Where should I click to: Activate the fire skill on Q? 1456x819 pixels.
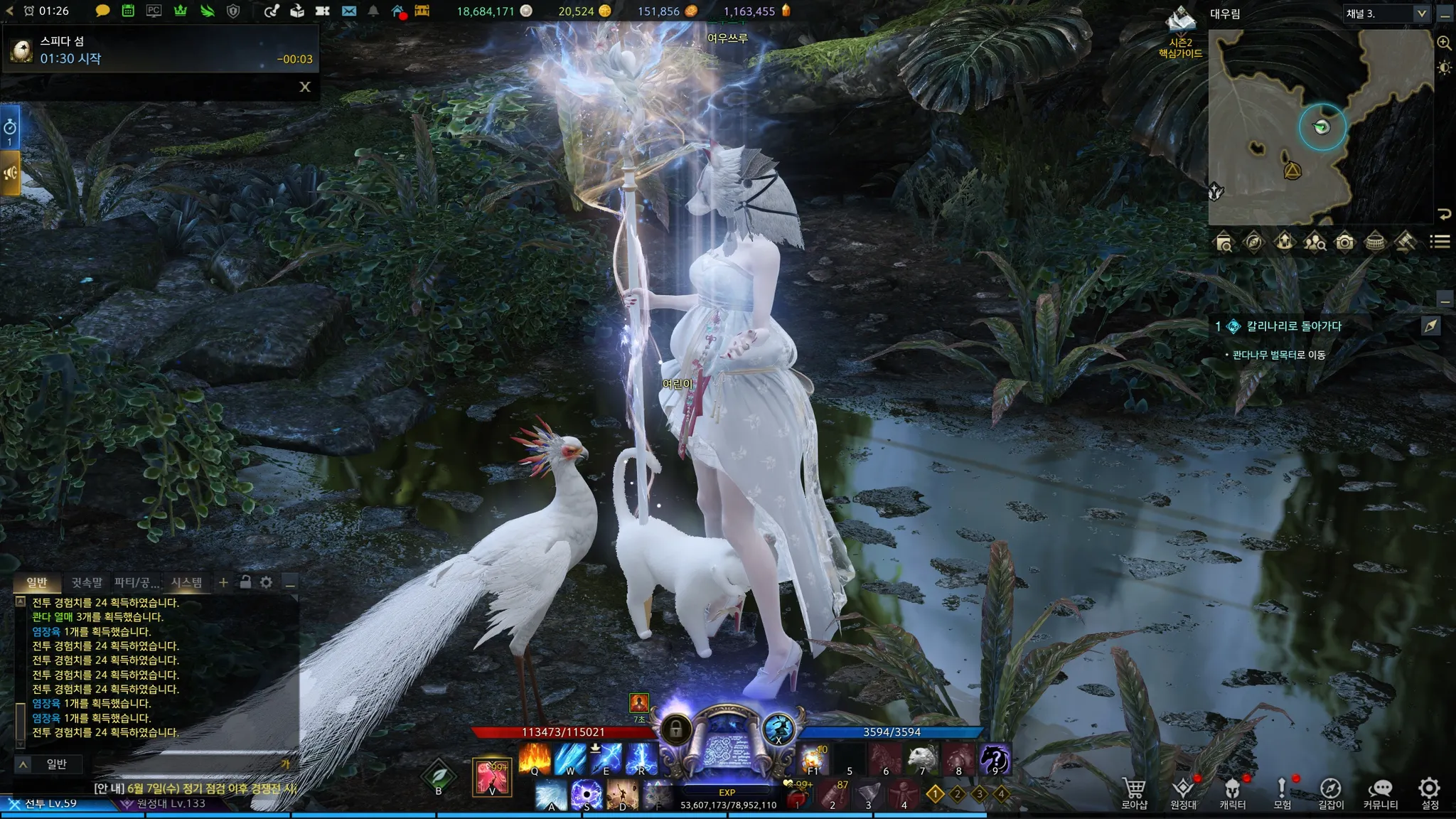pos(535,759)
